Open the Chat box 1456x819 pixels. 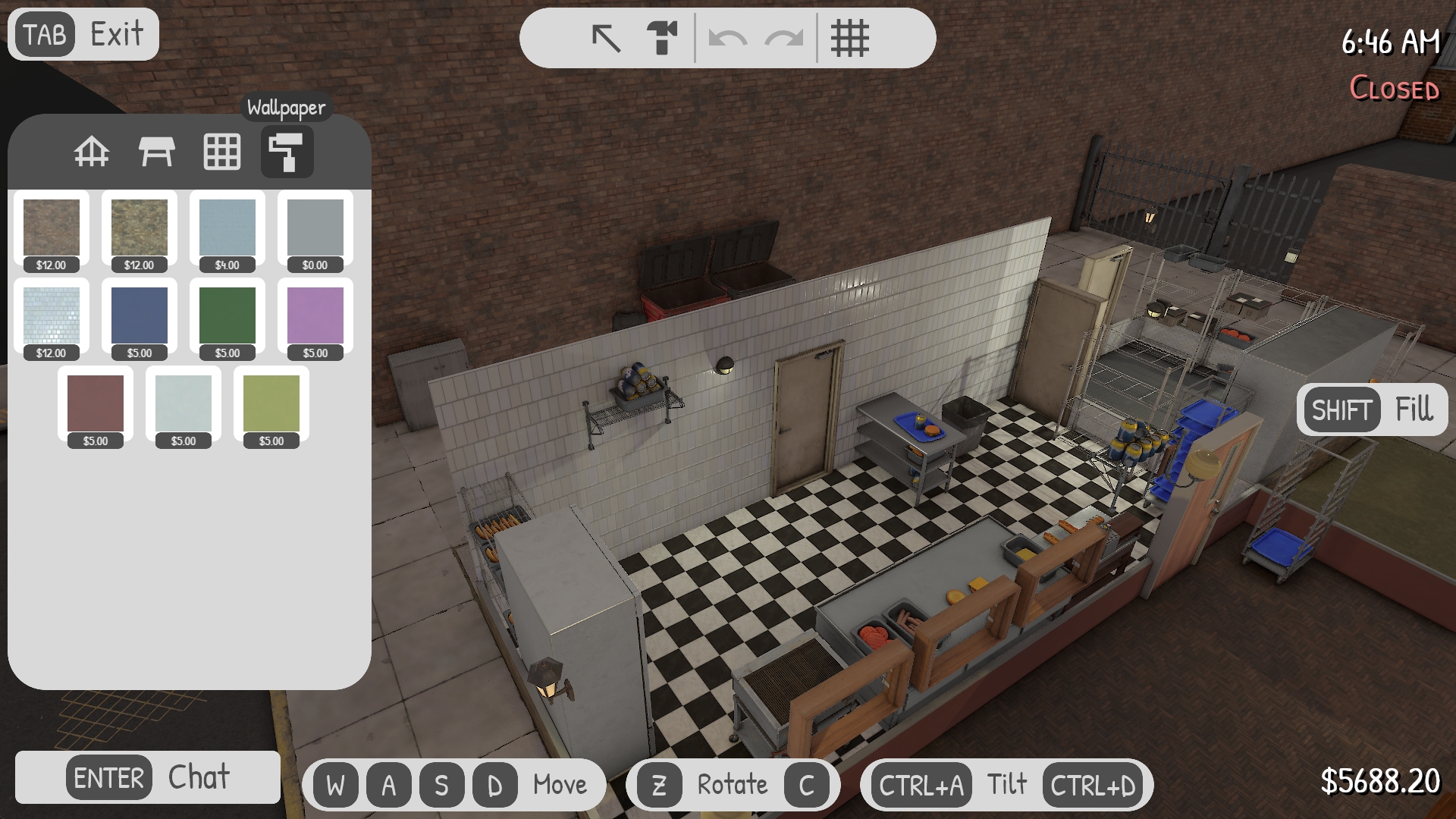pos(148,777)
